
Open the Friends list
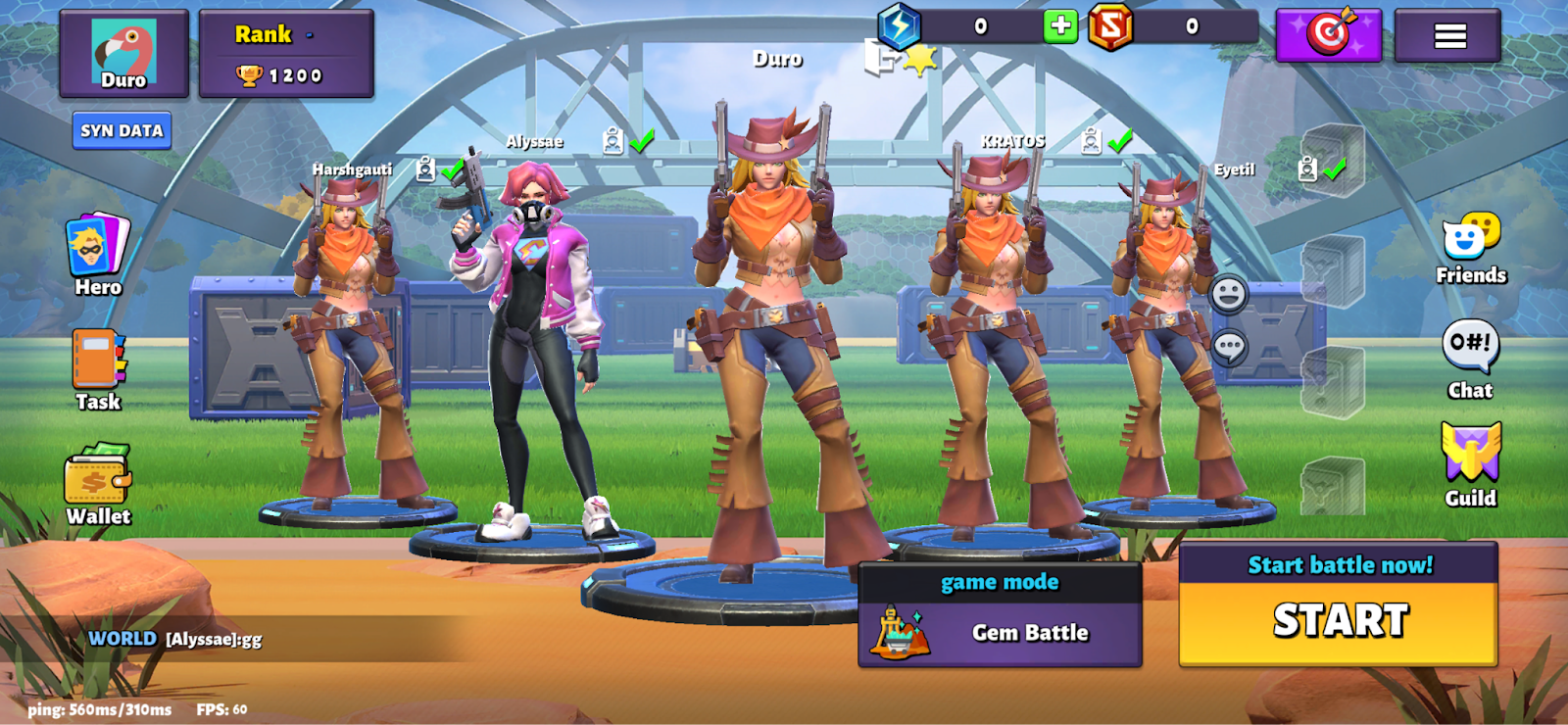1470,248
